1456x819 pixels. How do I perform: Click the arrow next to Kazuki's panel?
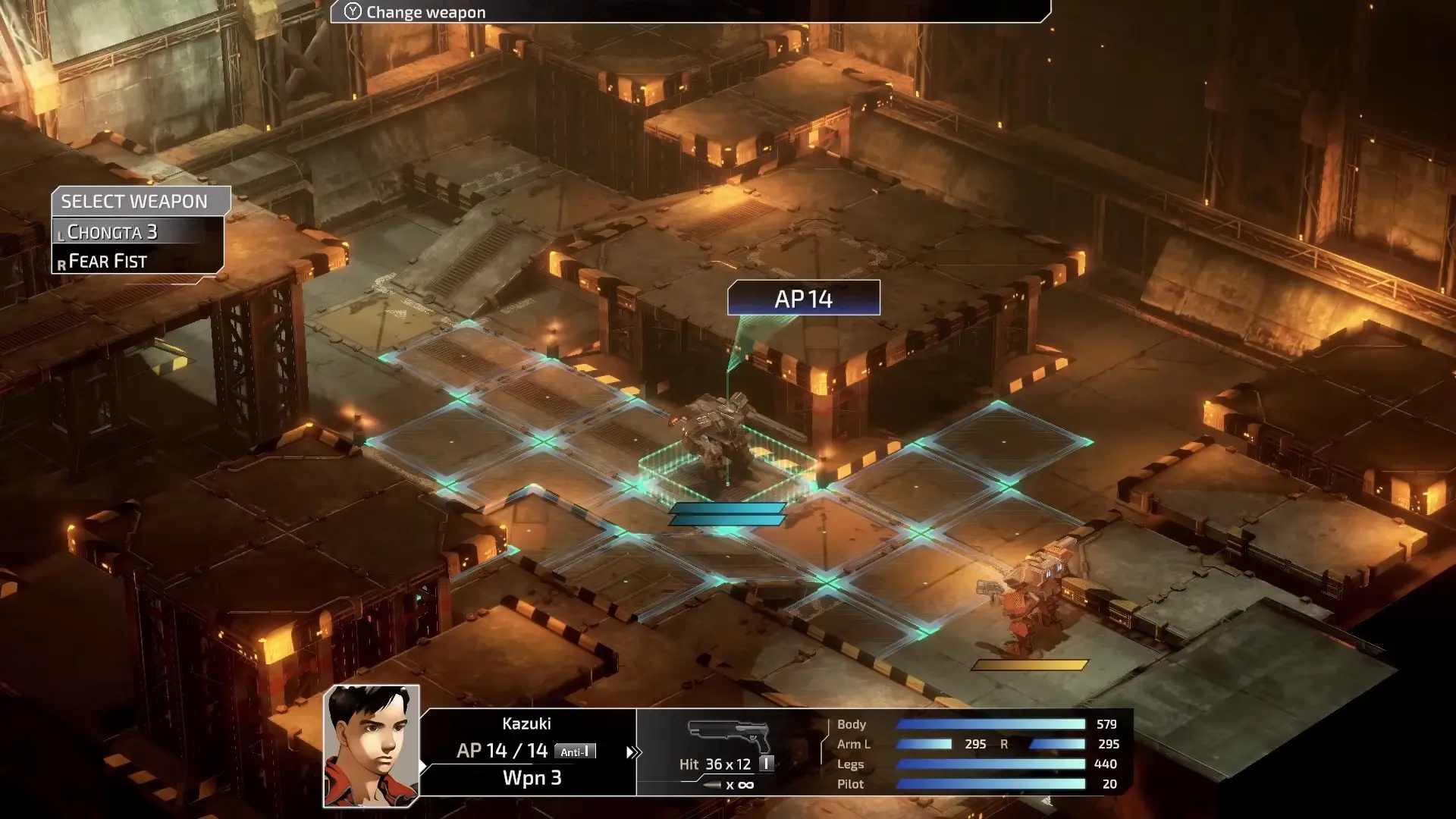point(633,752)
